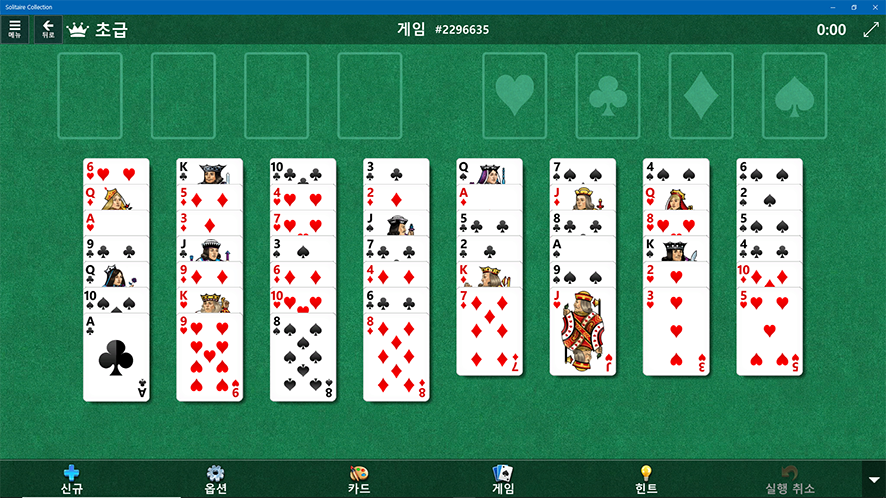Go back with the 뒤로 button
This screenshot has width=886, height=498.
[48, 29]
